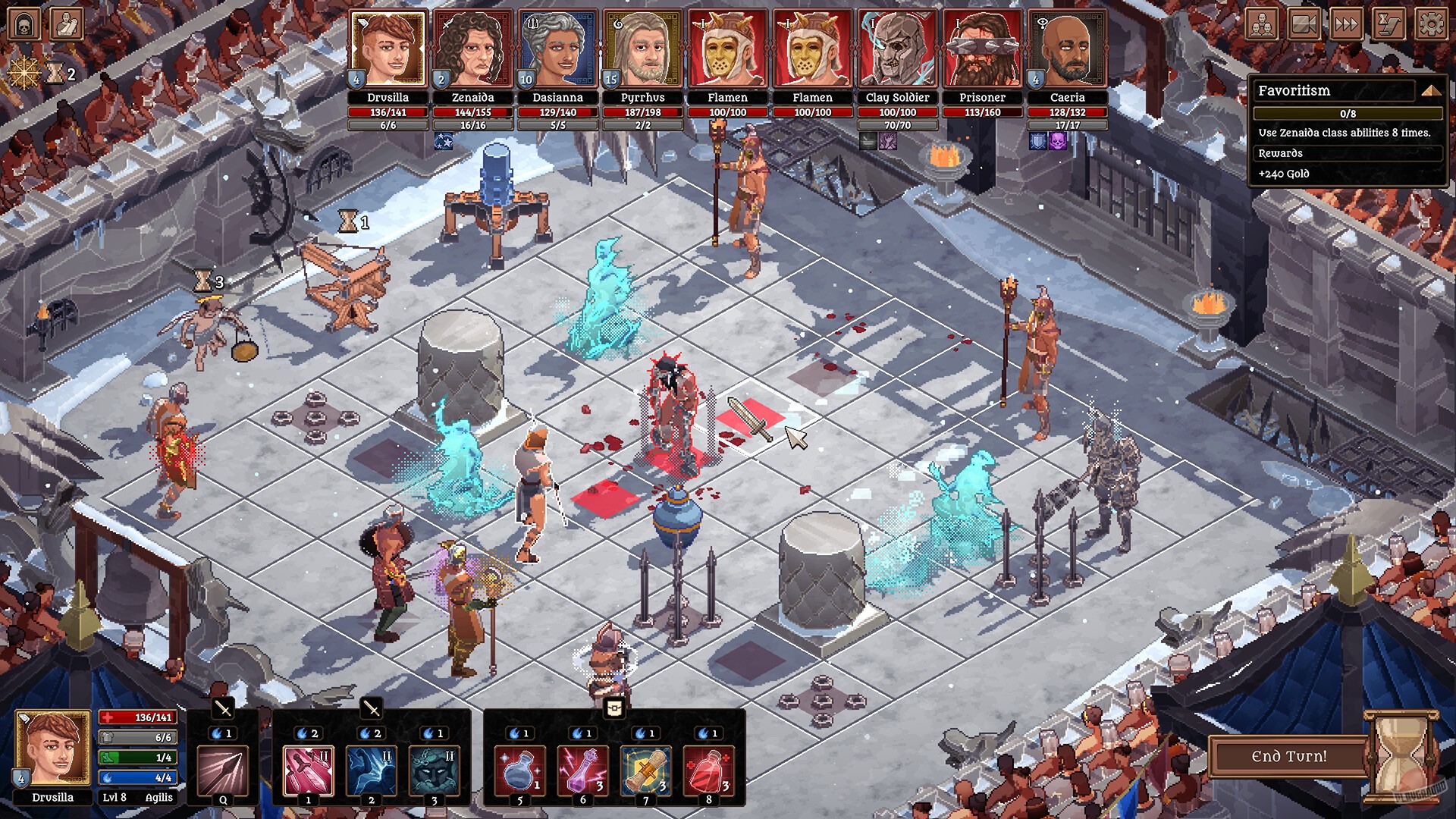Drink the blue potion in slot 5
The height and width of the screenshot is (819, 1456).
520,770
